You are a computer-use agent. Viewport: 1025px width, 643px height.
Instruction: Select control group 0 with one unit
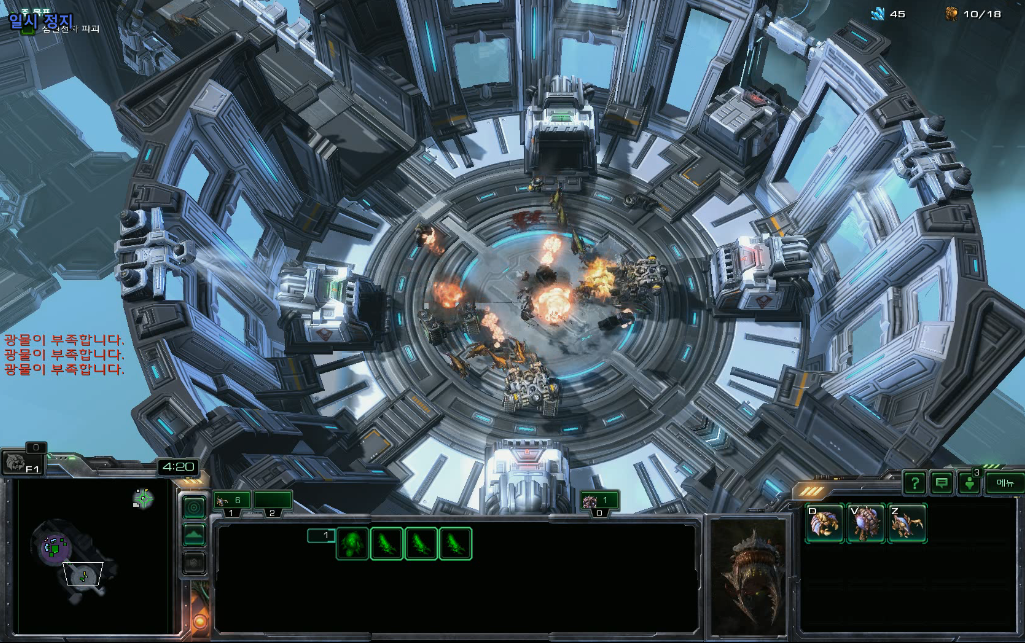[599, 500]
